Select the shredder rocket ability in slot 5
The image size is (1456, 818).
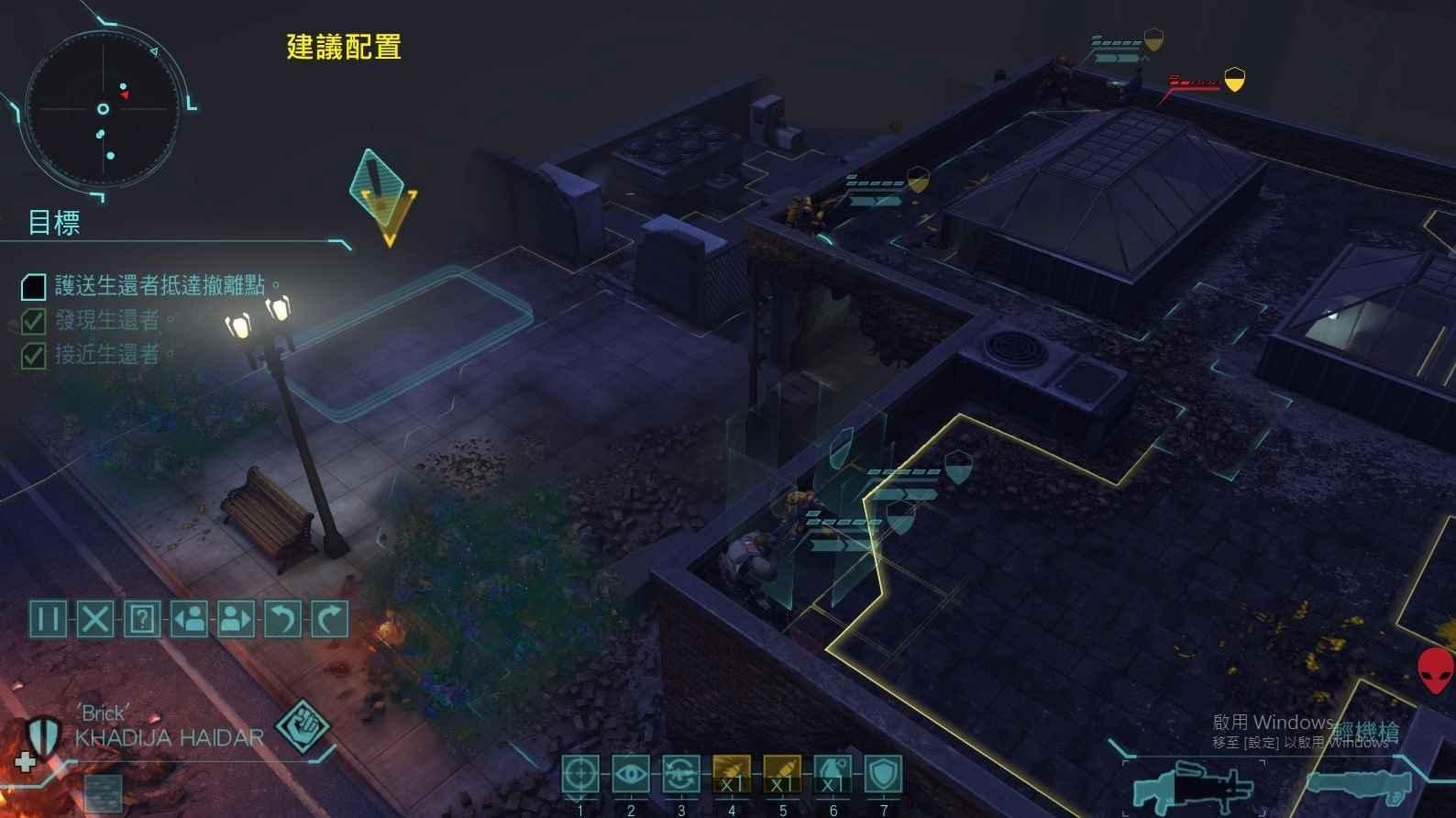click(781, 775)
